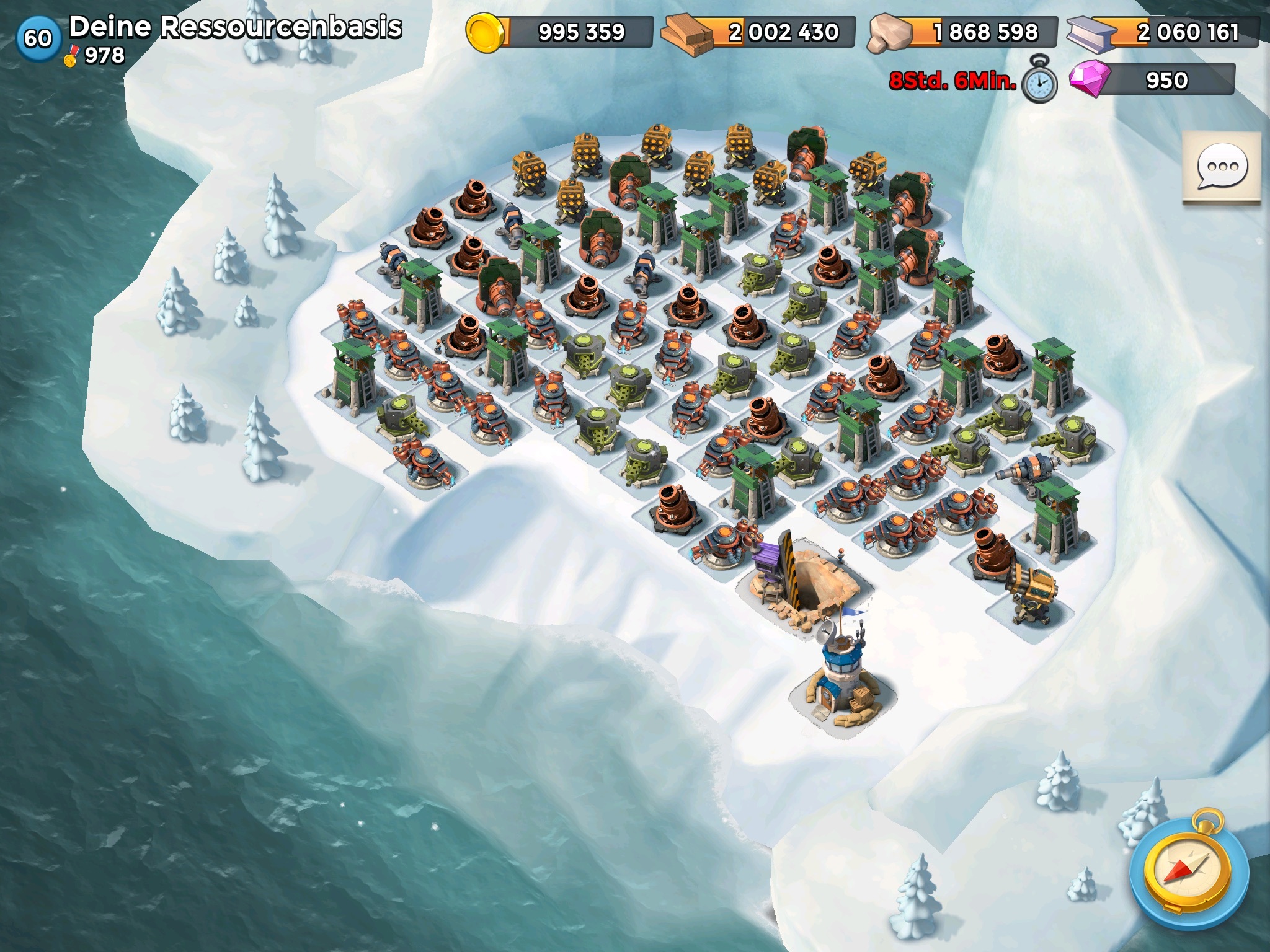
Task: Open the chat speech bubble
Action: point(1221,167)
